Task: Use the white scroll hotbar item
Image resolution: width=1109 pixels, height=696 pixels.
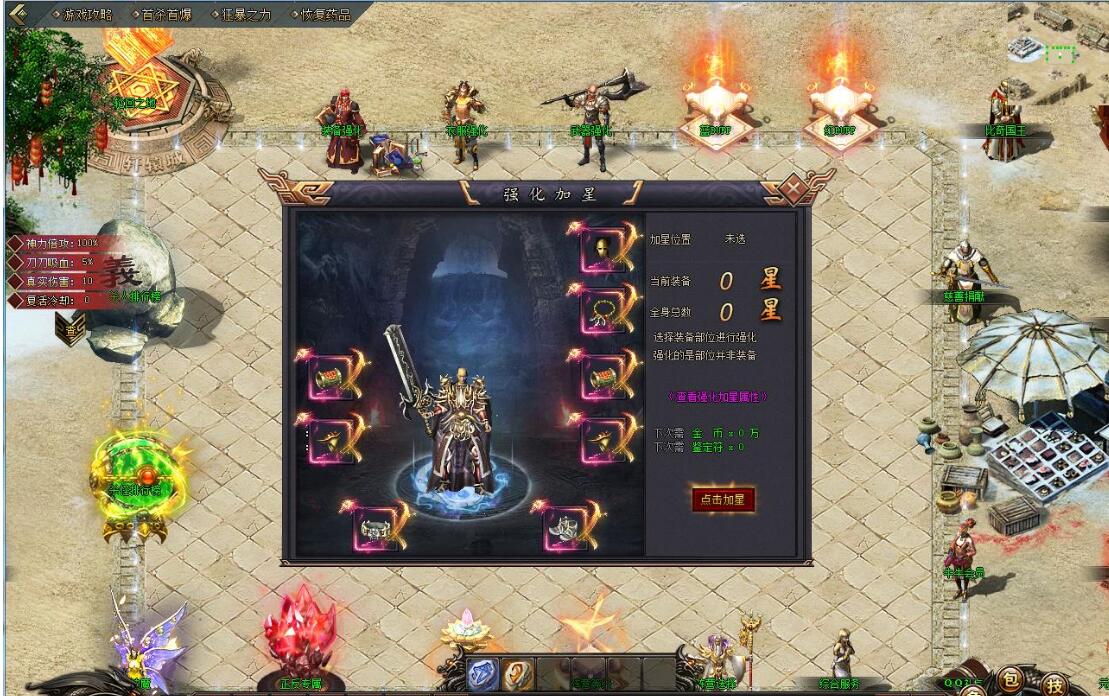Action: (518, 675)
